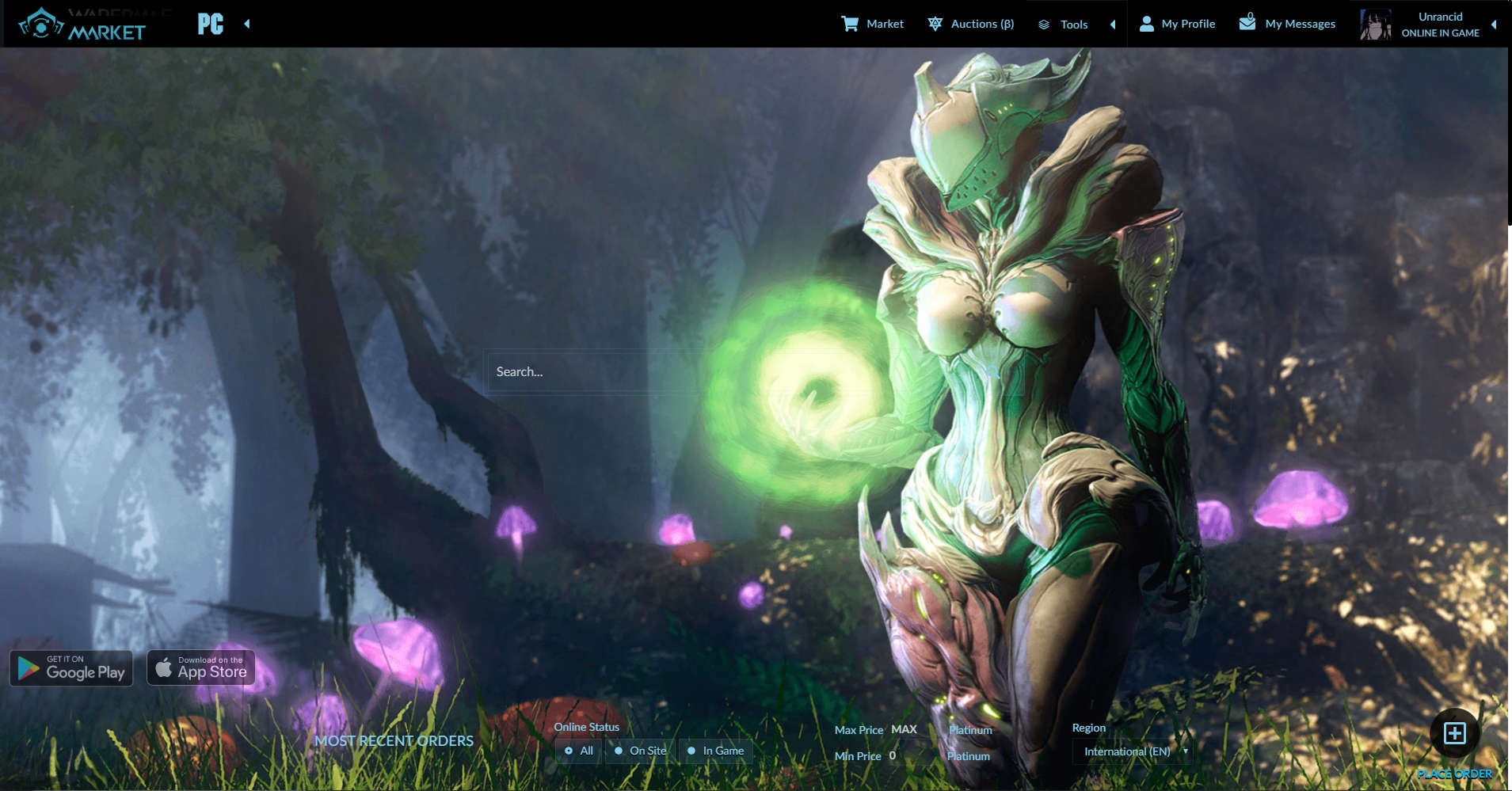Click the Download on App Store badge

pyautogui.click(x=200, y=667)
